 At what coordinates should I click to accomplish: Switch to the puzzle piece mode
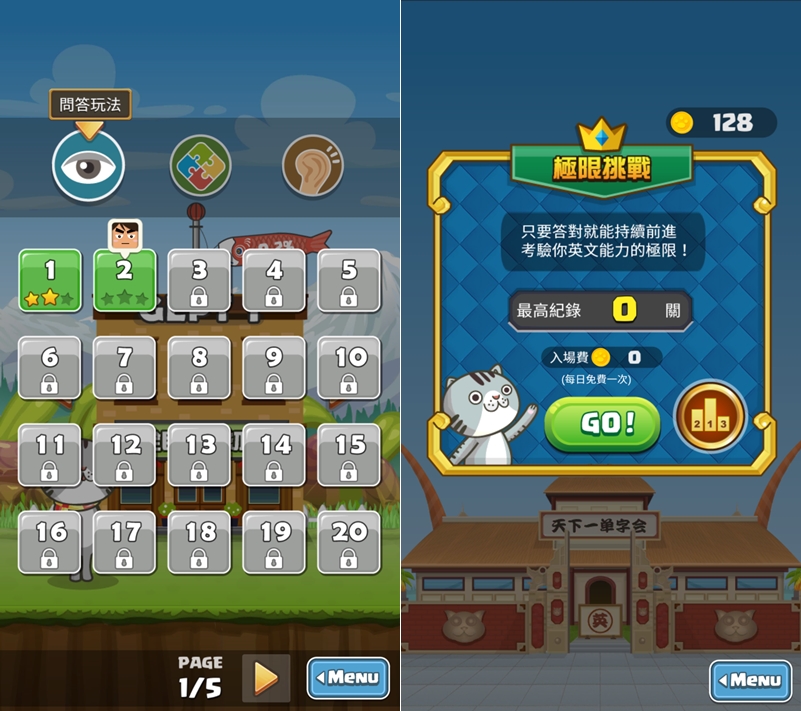(200, 166)
